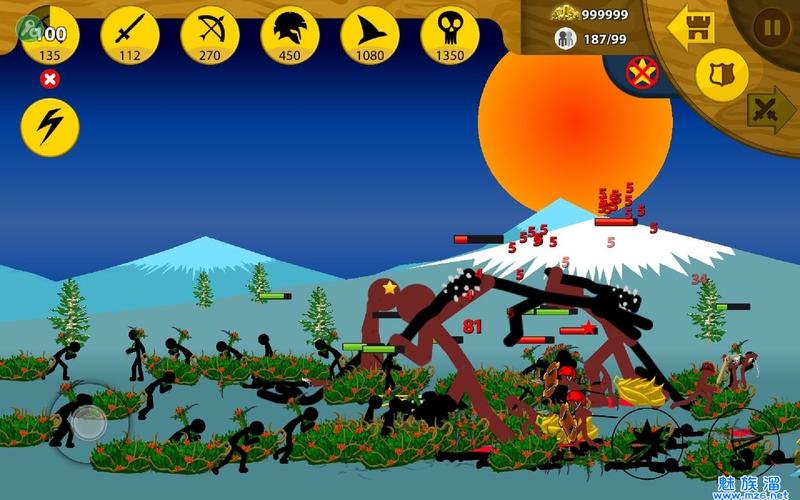The image size is (800, 500).
Task: Train an Archidon with the bow icon
Action: click(x=209, y=35)
